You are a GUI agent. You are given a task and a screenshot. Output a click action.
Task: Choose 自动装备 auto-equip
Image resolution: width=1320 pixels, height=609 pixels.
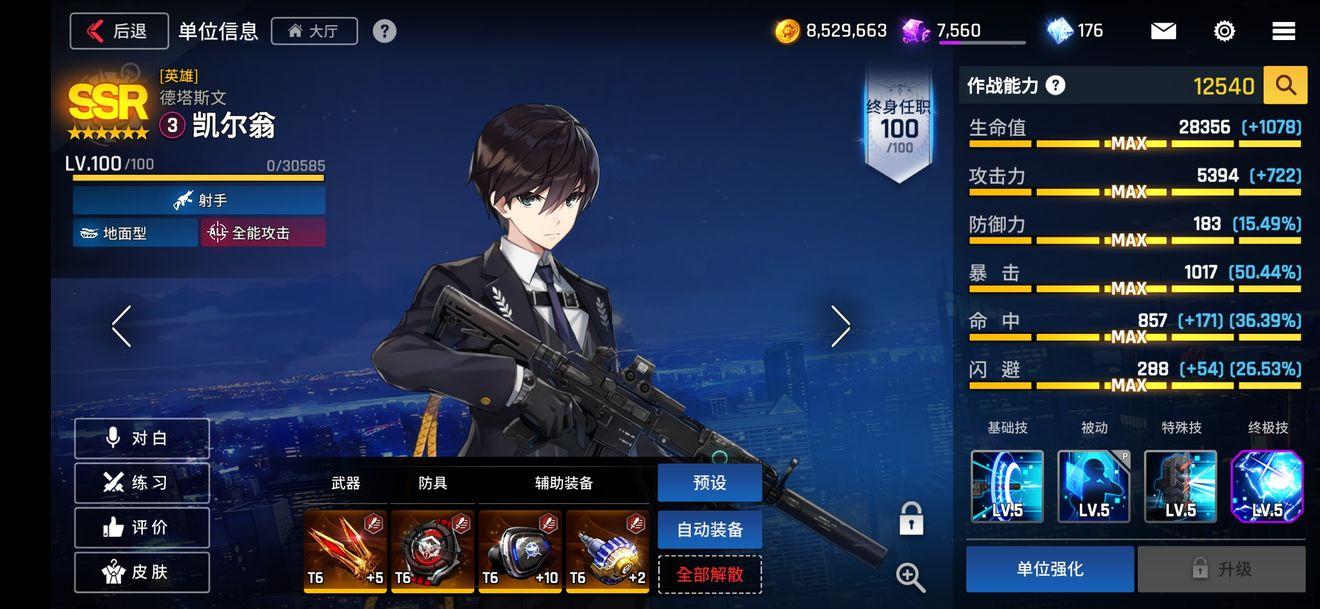[709, 529]
